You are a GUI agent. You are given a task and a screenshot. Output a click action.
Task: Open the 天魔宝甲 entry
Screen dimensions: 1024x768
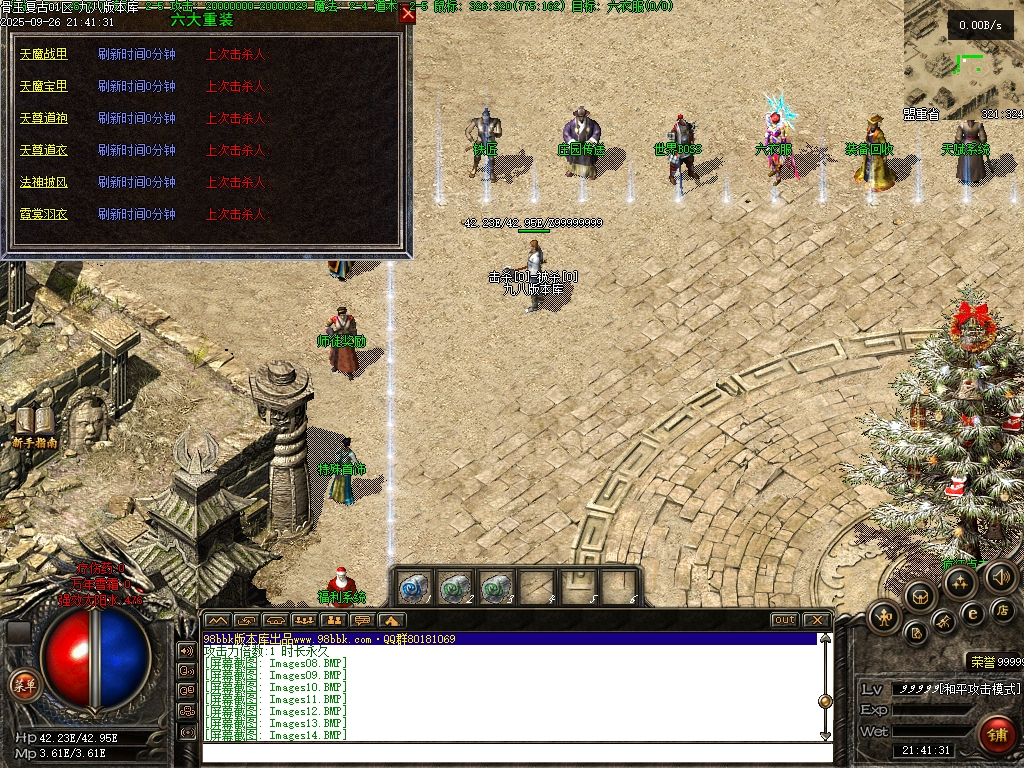(44, 87)
